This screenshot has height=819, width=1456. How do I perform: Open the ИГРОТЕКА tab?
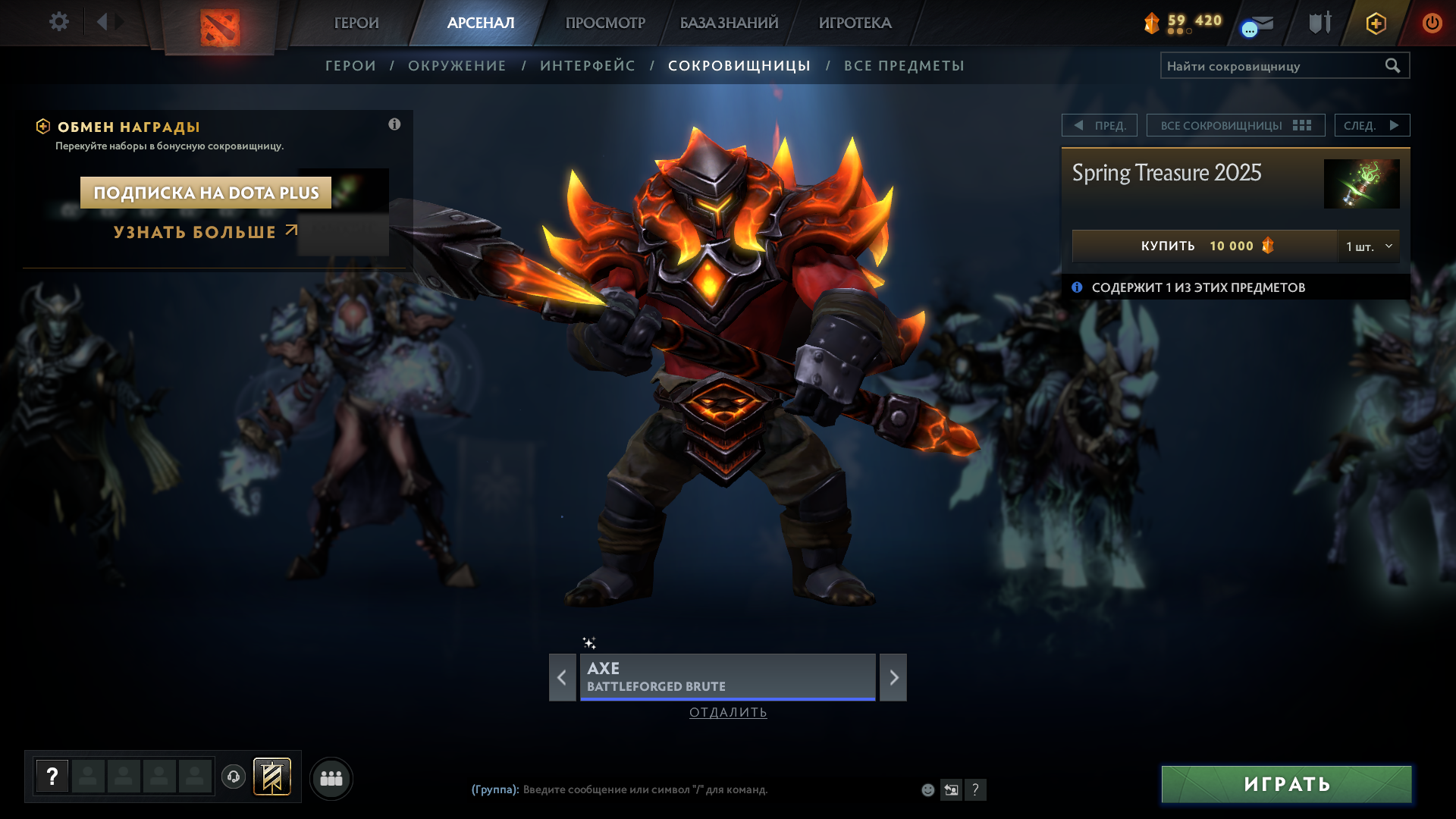coord(855,23)
